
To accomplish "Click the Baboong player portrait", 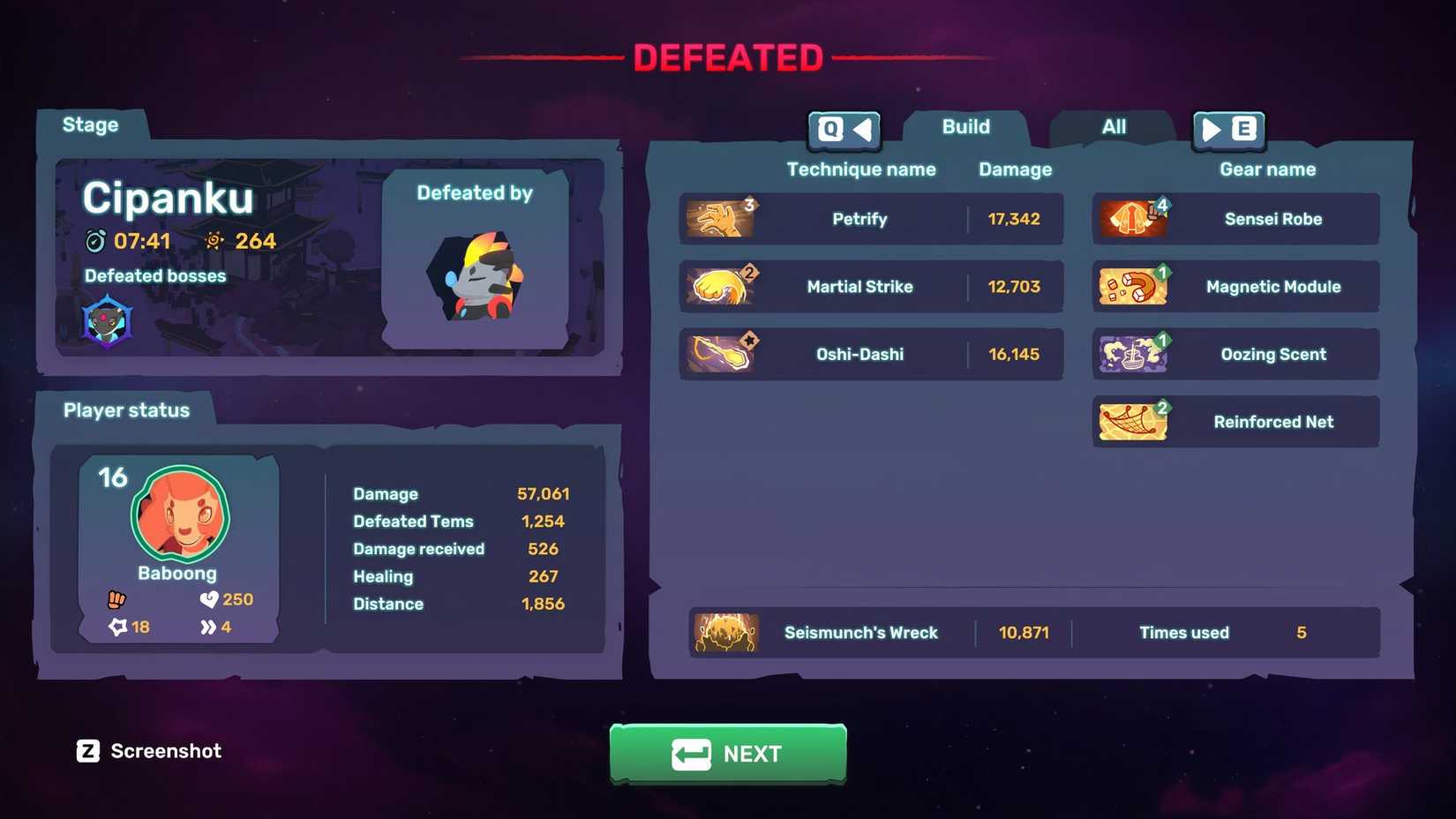I will tap(177, 515).
